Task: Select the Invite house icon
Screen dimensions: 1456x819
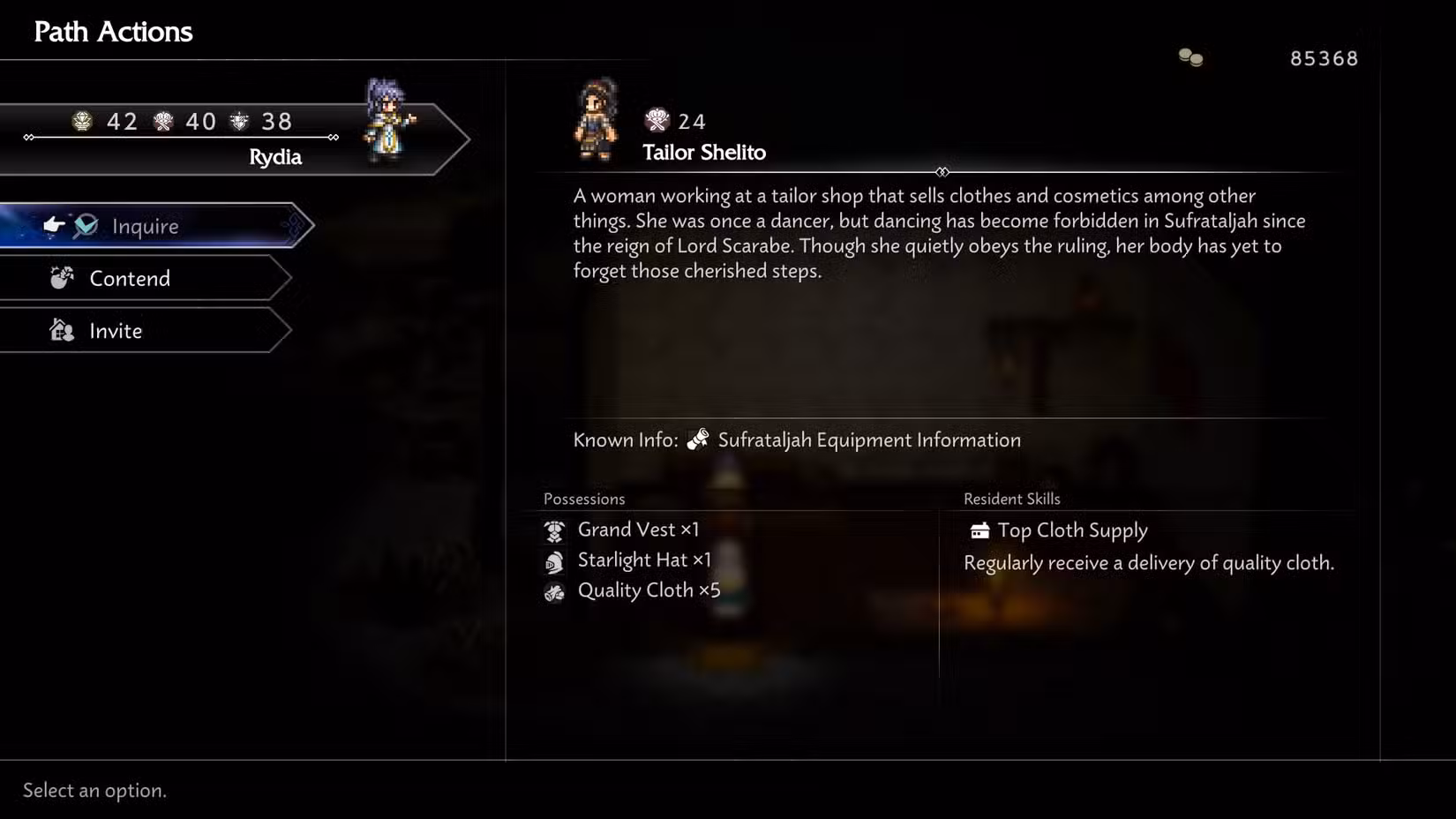Action: tap(61, 330)
